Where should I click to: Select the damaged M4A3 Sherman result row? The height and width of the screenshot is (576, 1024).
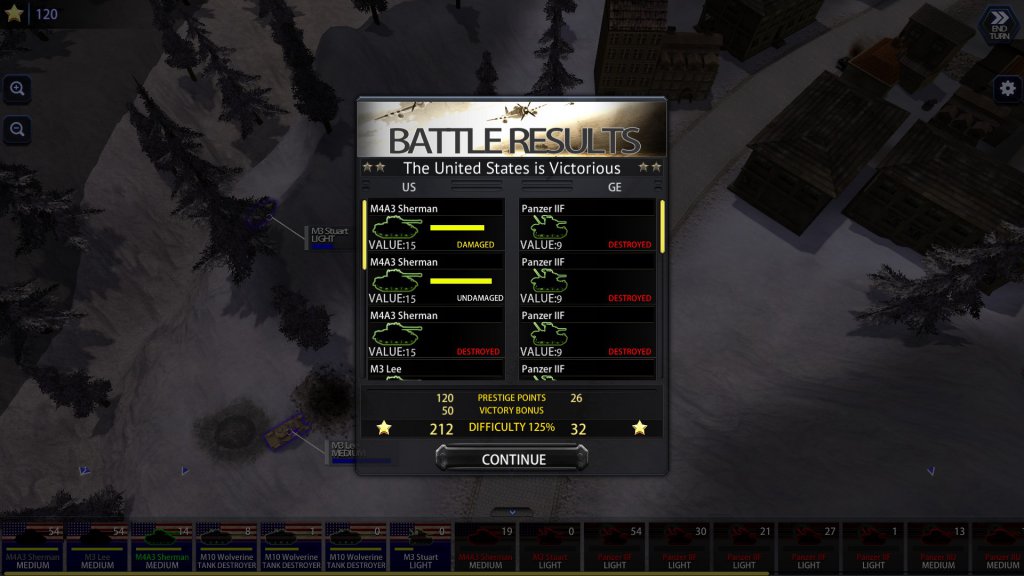coord(434,226)
